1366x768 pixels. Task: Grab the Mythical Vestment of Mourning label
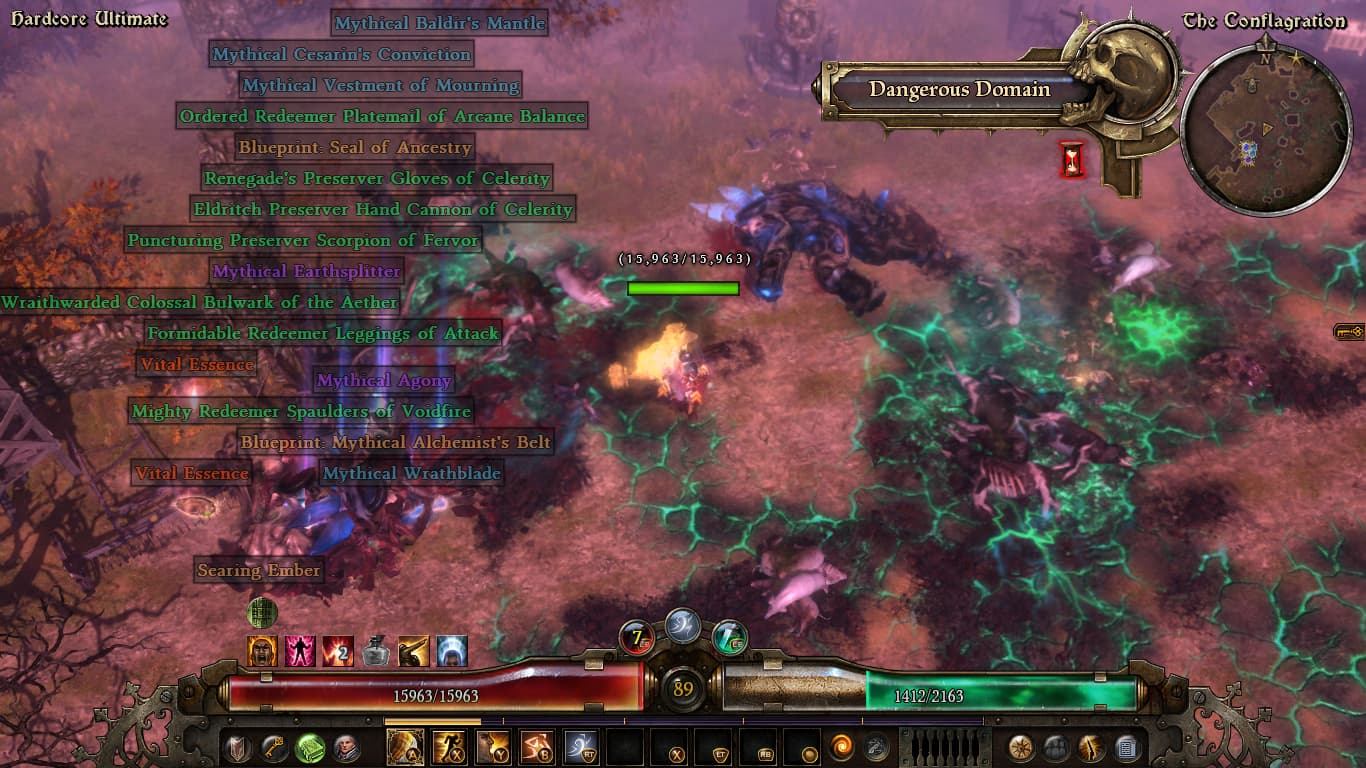pos(380,85)
